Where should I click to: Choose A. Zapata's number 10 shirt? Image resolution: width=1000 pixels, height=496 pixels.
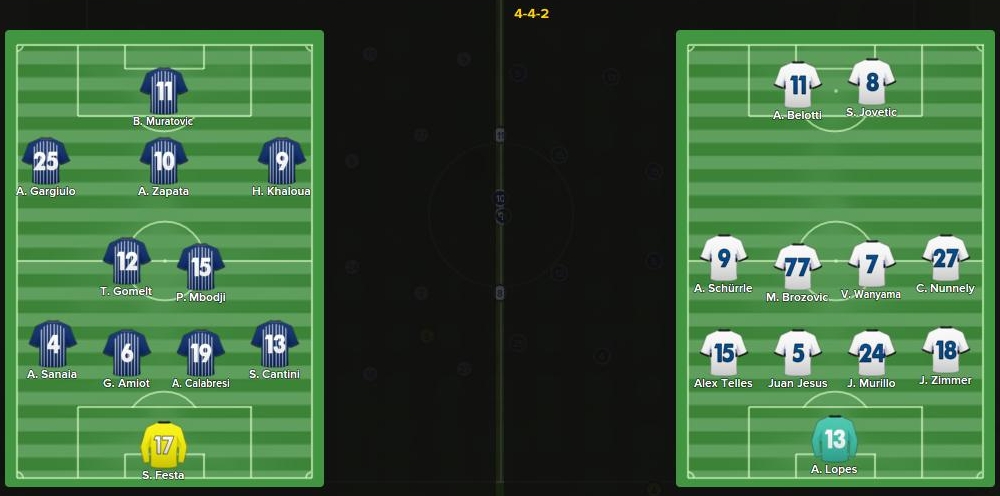[164, 162]
